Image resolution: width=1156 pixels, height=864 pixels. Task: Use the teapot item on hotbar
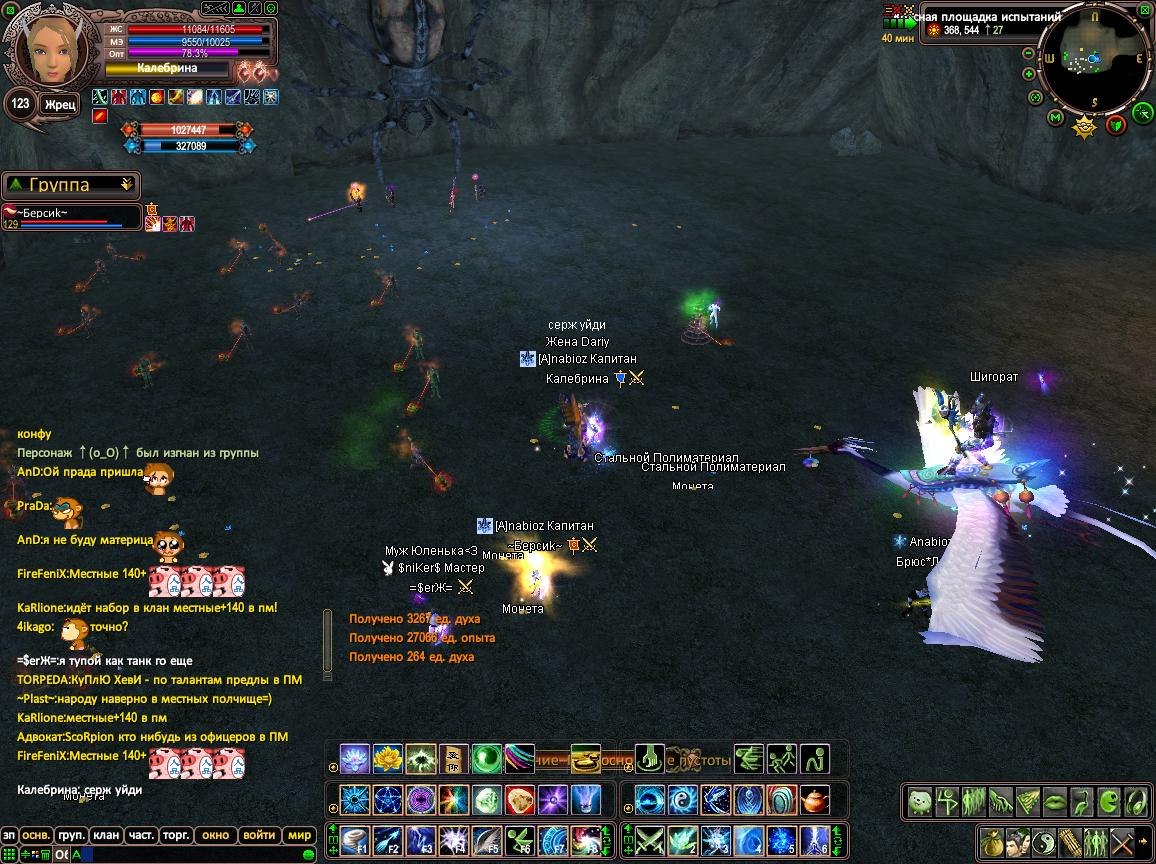(817, 800)
